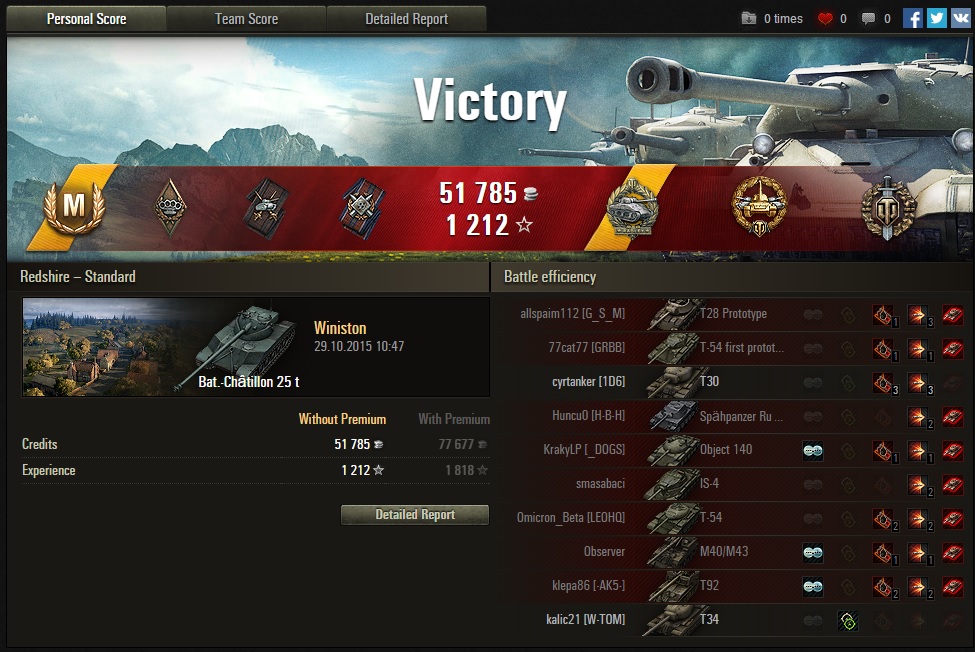
Task: Click the Detailed Report button below Experience
Action: coord(415,515)
